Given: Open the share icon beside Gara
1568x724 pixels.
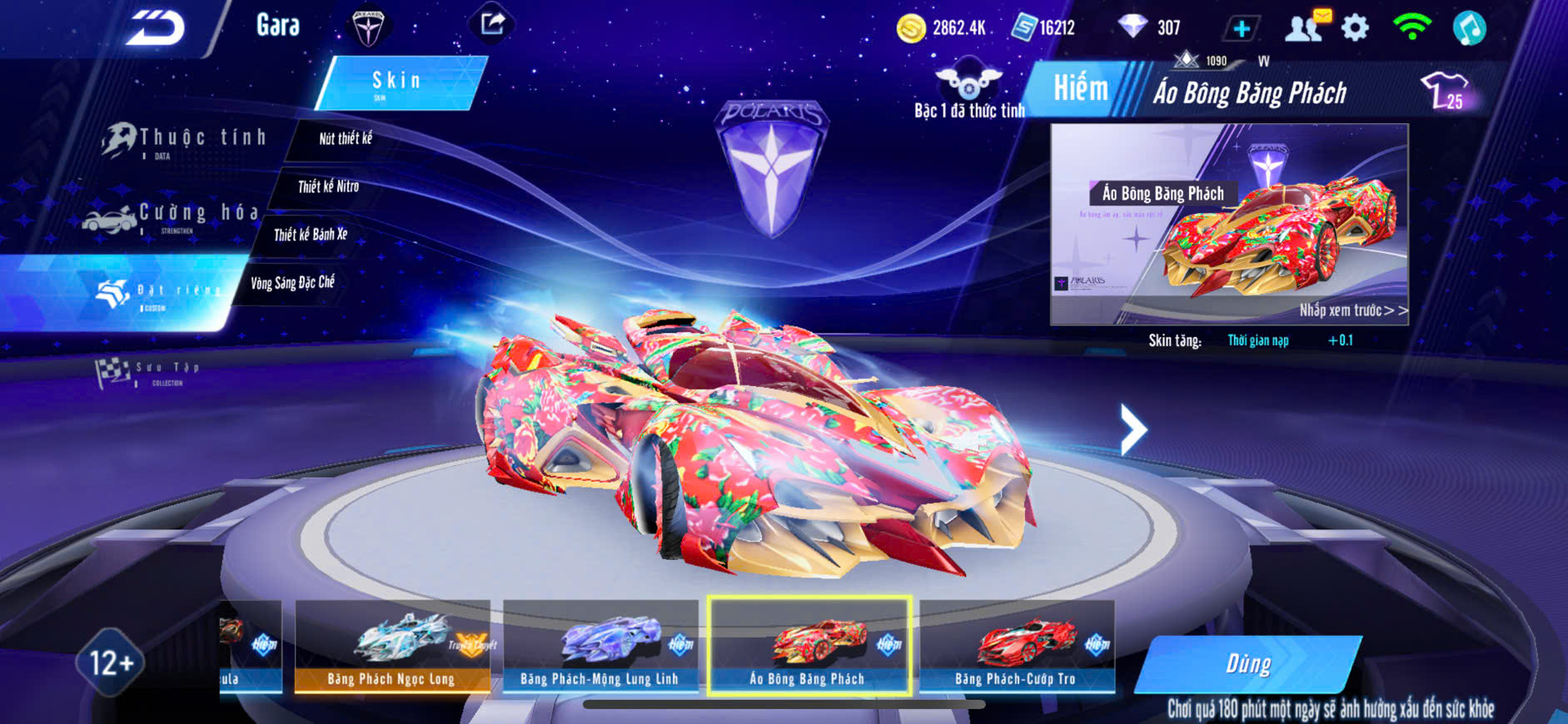Looking at the screenshot, I should (x=492, y=24).
